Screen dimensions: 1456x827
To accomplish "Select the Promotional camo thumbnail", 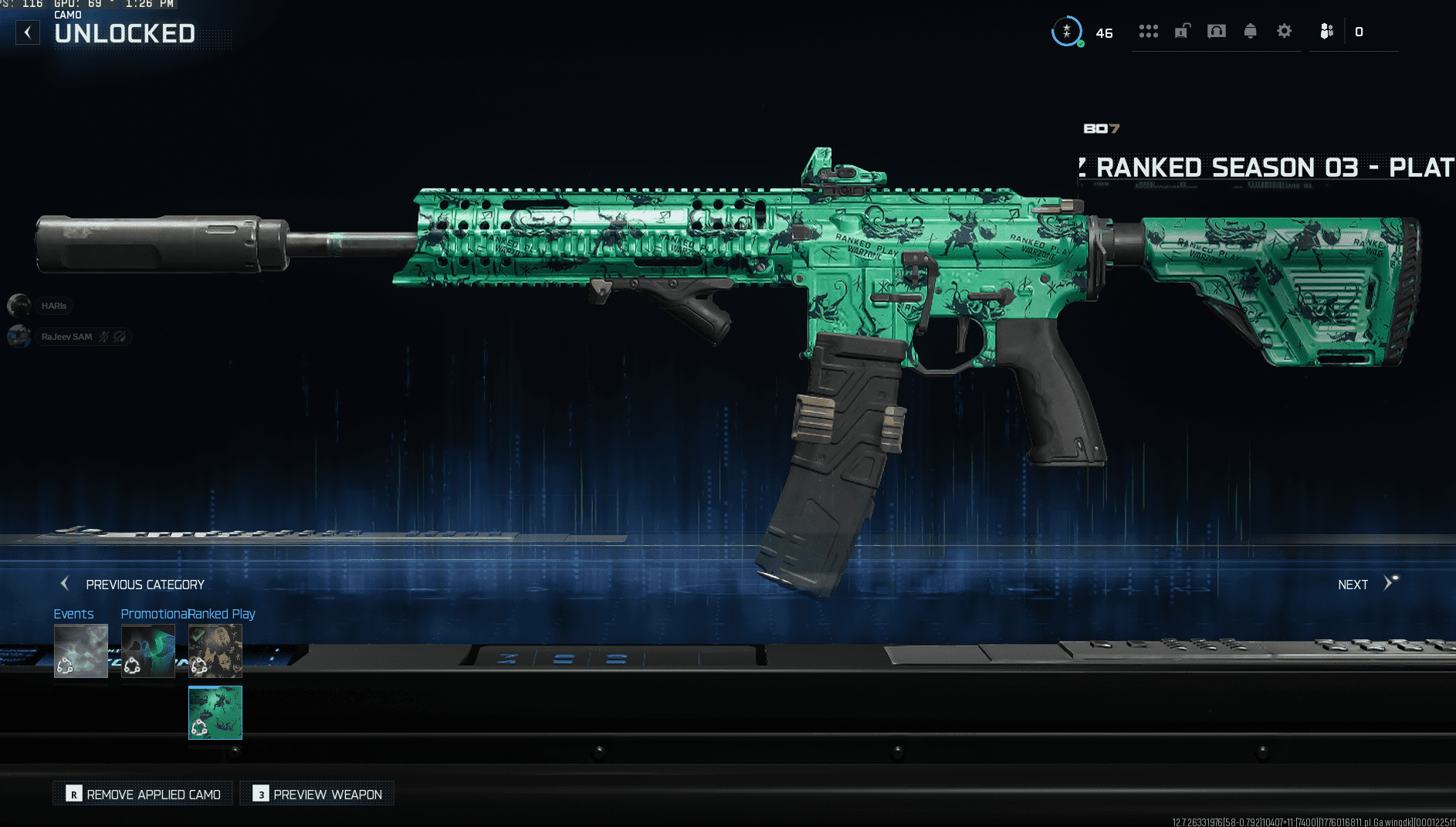I will [148, 651].
